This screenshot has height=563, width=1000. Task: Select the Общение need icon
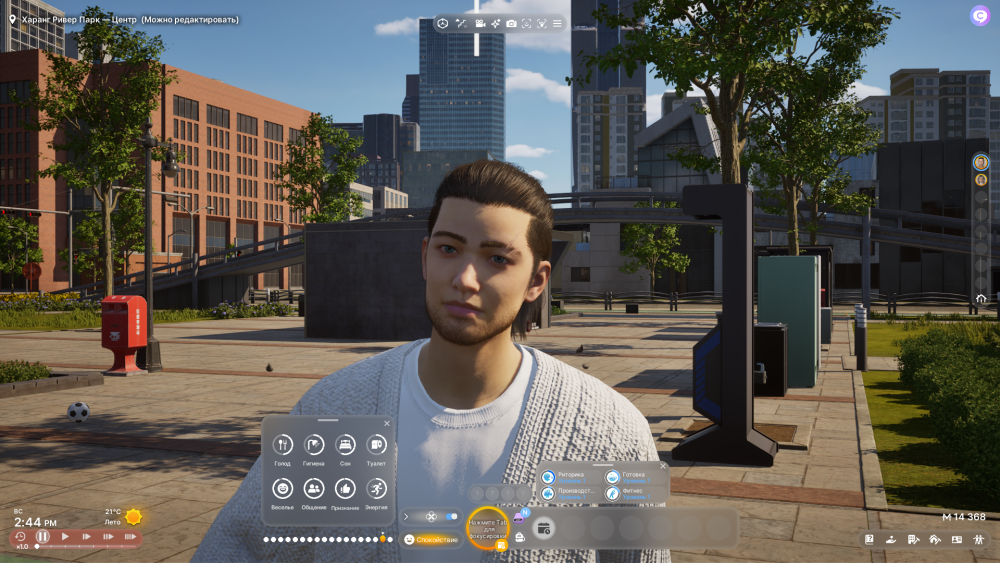pyautogui.click(x=314, y=488)
